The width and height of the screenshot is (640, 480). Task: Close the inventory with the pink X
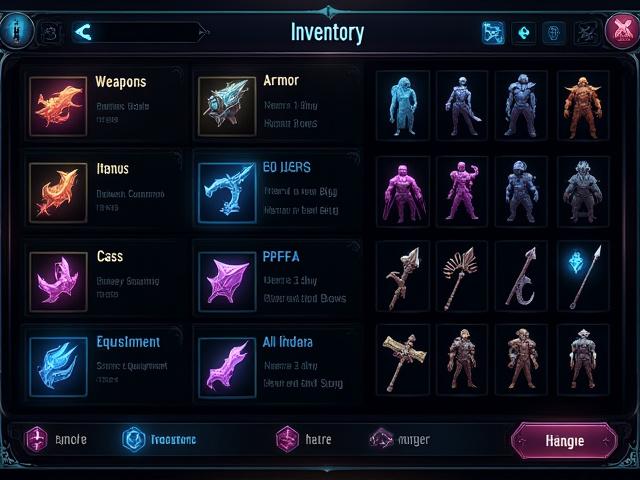coord(620,32)
